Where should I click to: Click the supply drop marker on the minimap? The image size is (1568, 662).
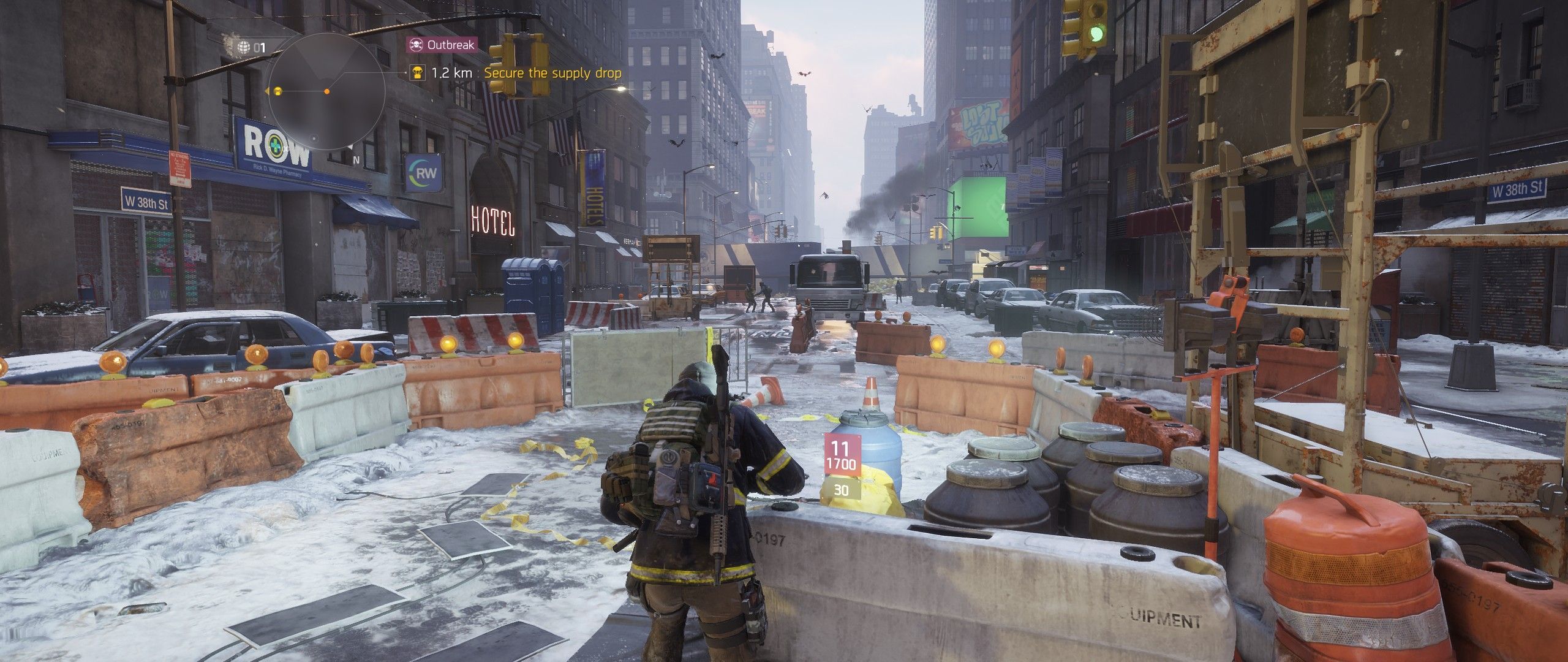tap(277, 91)
